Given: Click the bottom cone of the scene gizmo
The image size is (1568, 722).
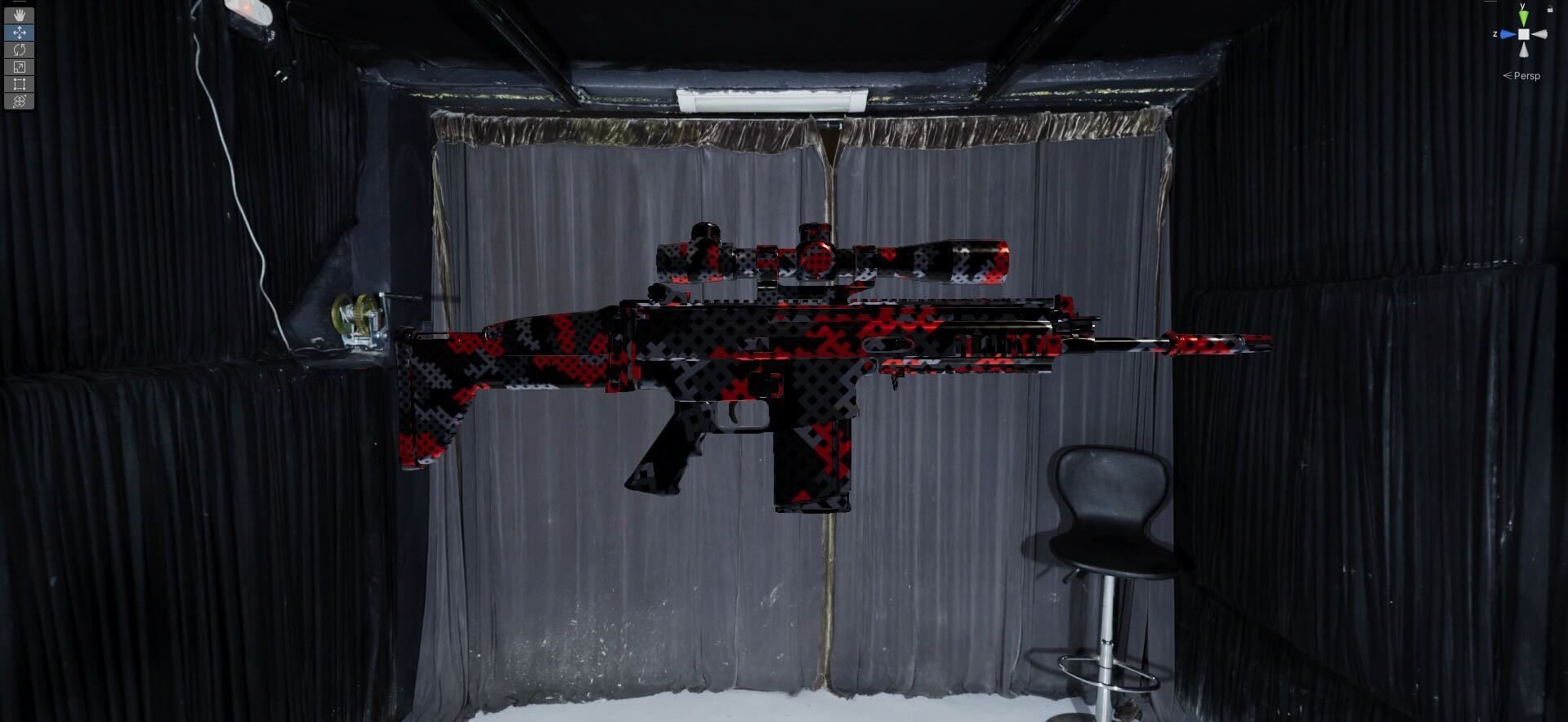Looking at the screenshot, I should (x=1524, y=50).
